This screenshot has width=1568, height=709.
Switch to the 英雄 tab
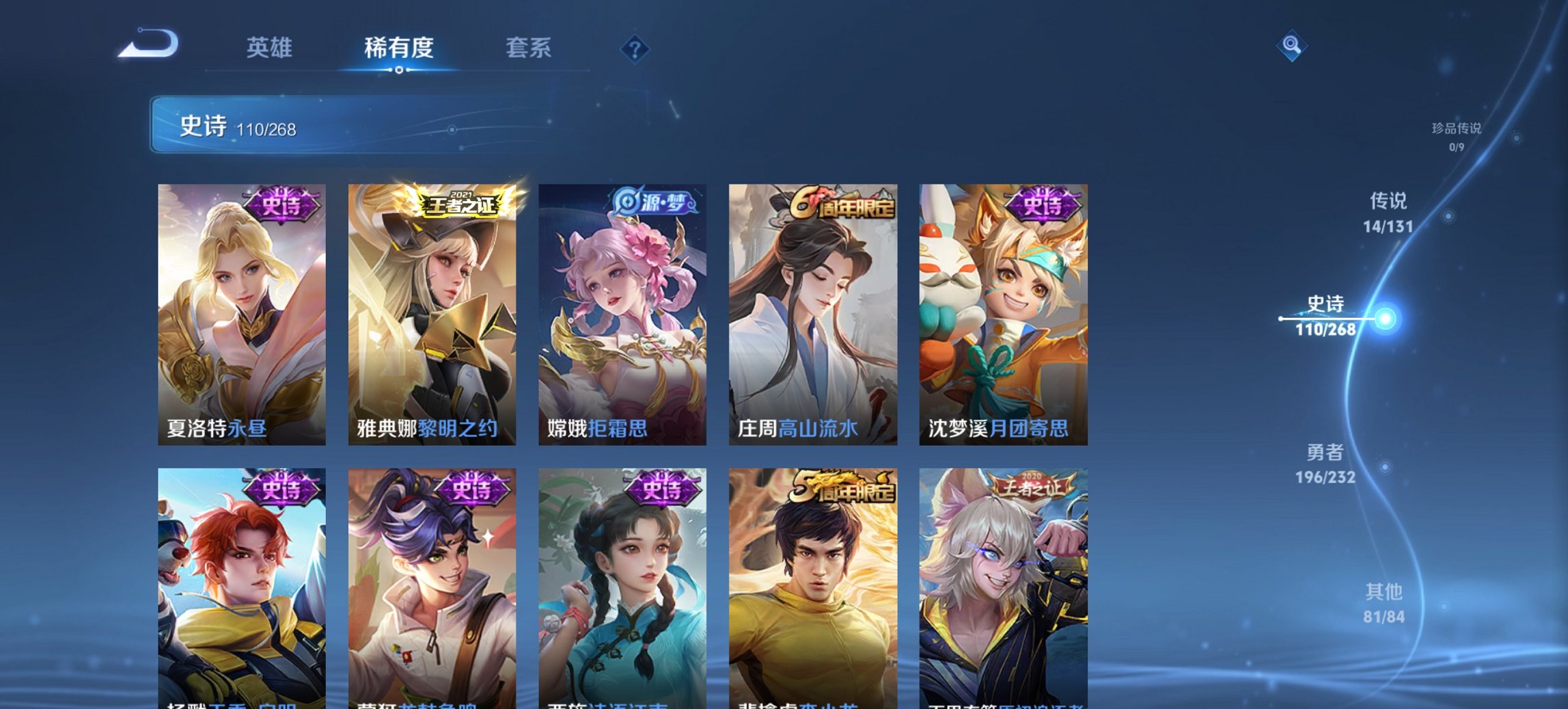[x=271, y=48]
